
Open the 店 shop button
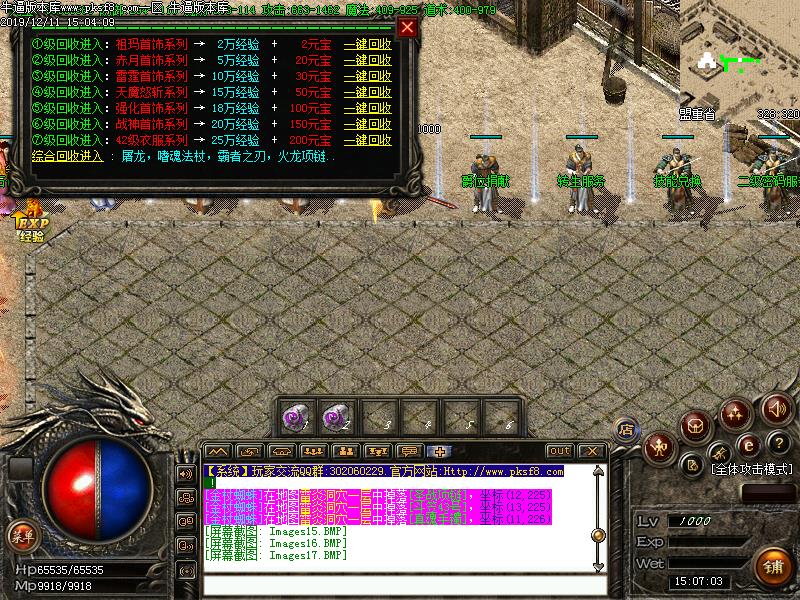point(626,430)
